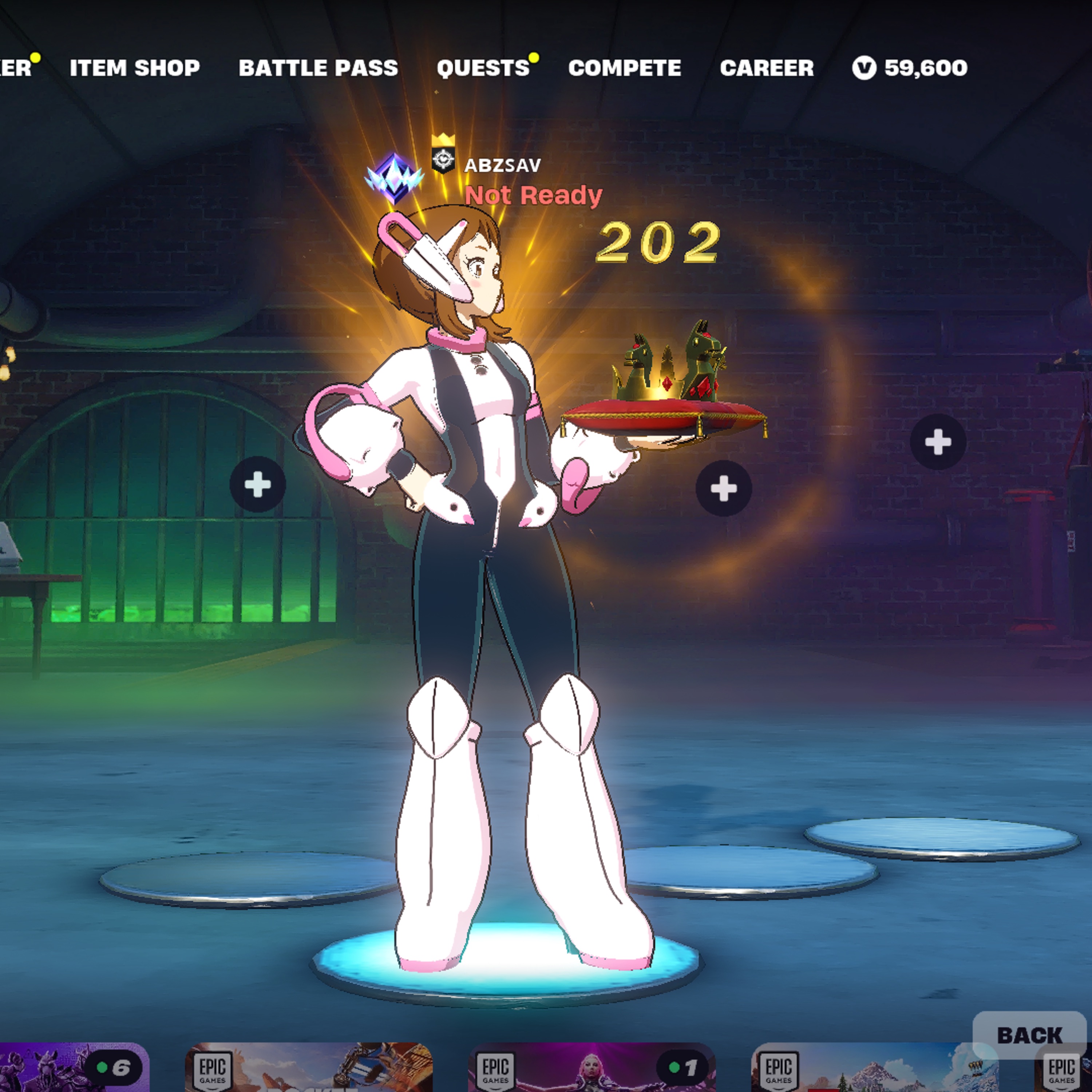Click the 59,600 V-Bucks balance
The height and width of the screenshot is (1092, 1092).
click(x=910, y=68)
